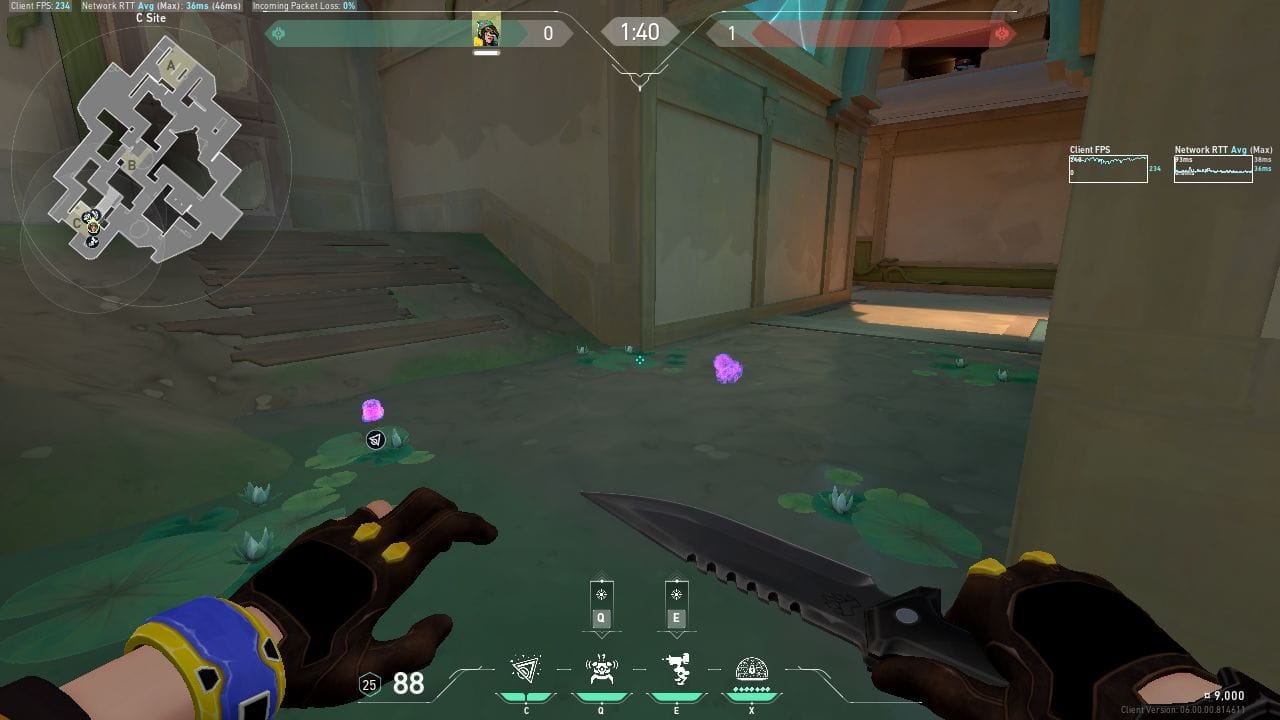
Task: Click the E pickup indicator above the floor
Action: [676, 603]
